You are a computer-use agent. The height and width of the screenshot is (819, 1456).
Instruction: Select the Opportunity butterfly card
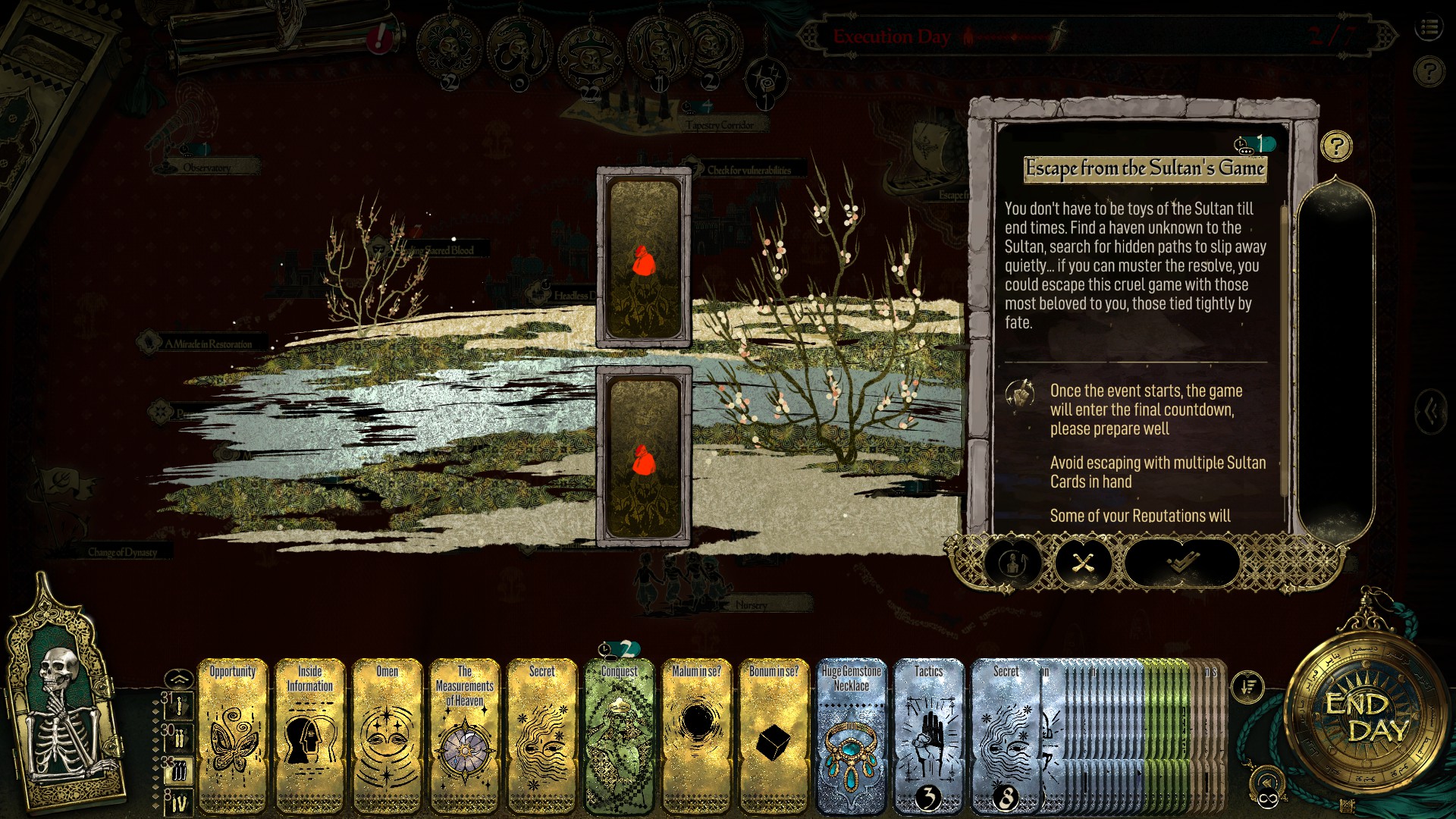coord(233,734)
